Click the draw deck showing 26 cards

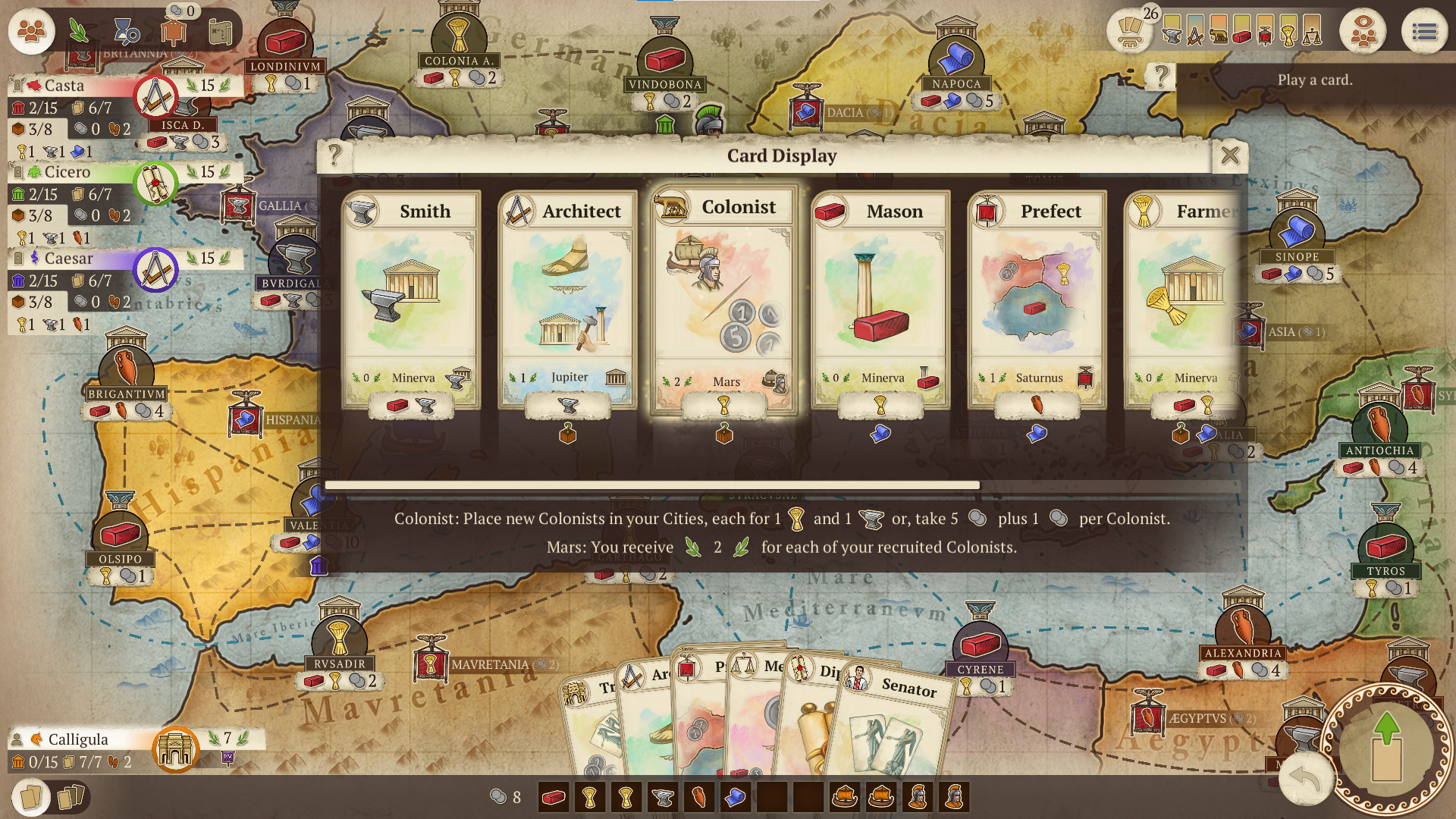click(x=1130, y=32)
